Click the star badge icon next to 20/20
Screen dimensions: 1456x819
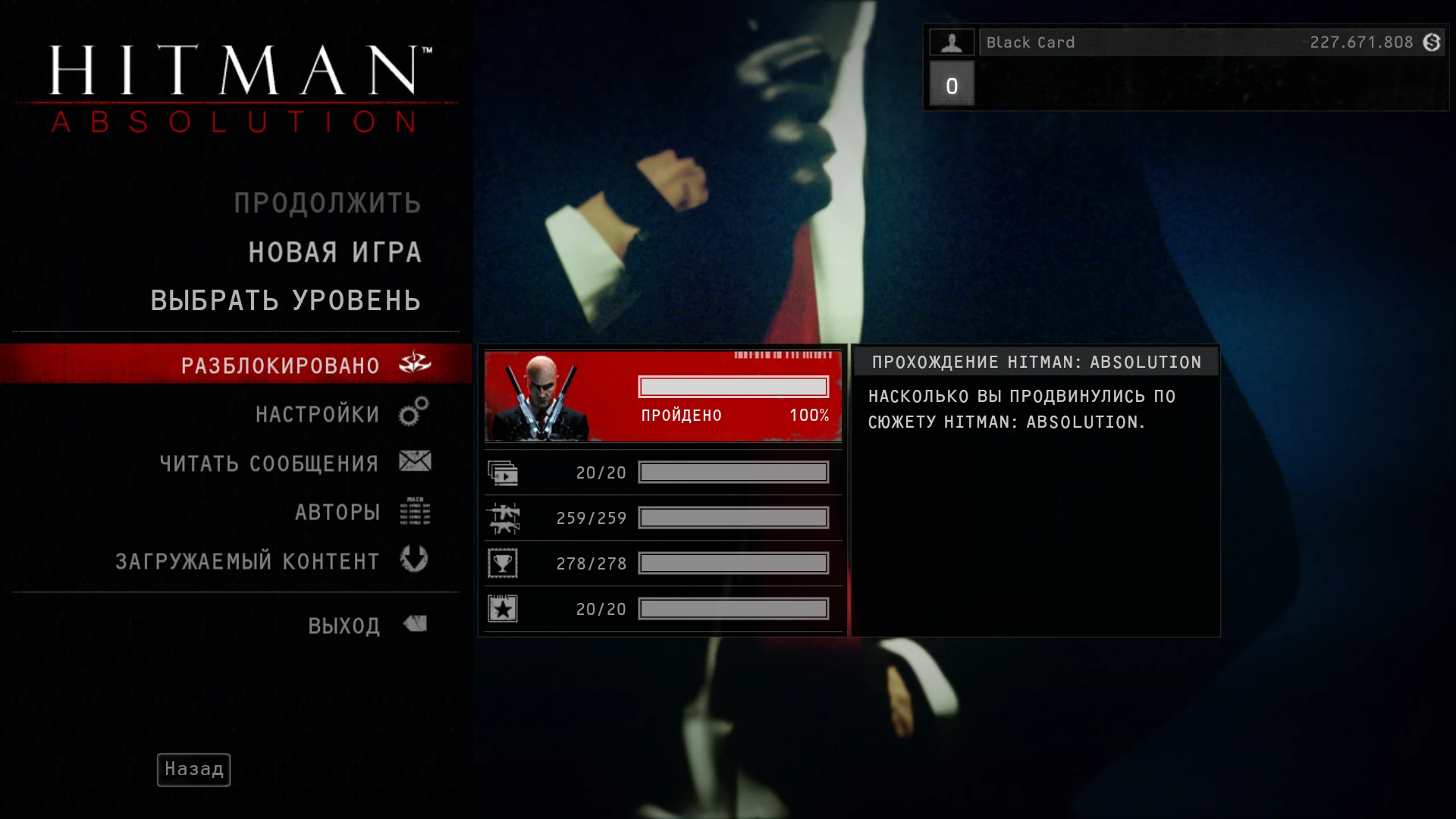(x=503, y=607)
